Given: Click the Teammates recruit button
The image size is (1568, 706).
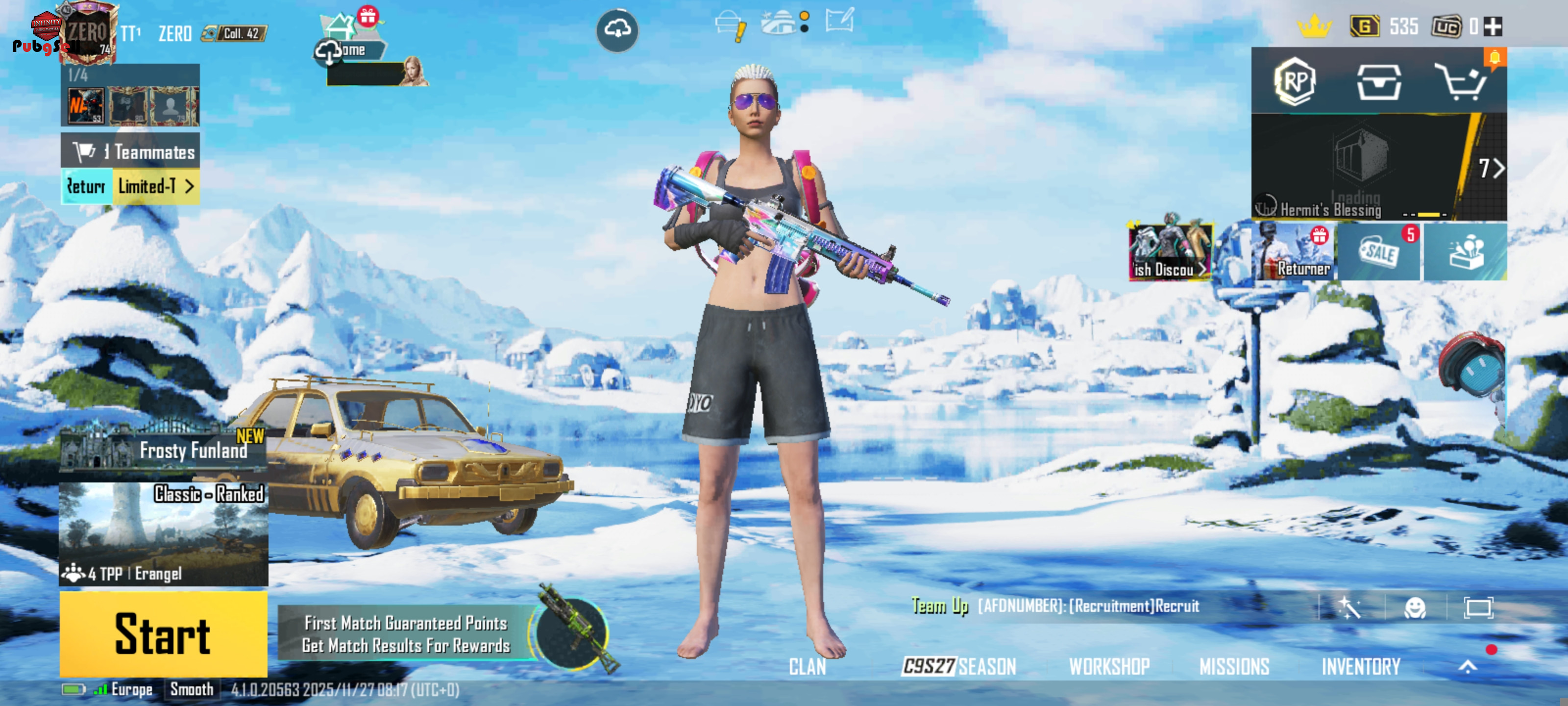Looking at the screenshot, I should pyautogui.click(x=130, y=151).
